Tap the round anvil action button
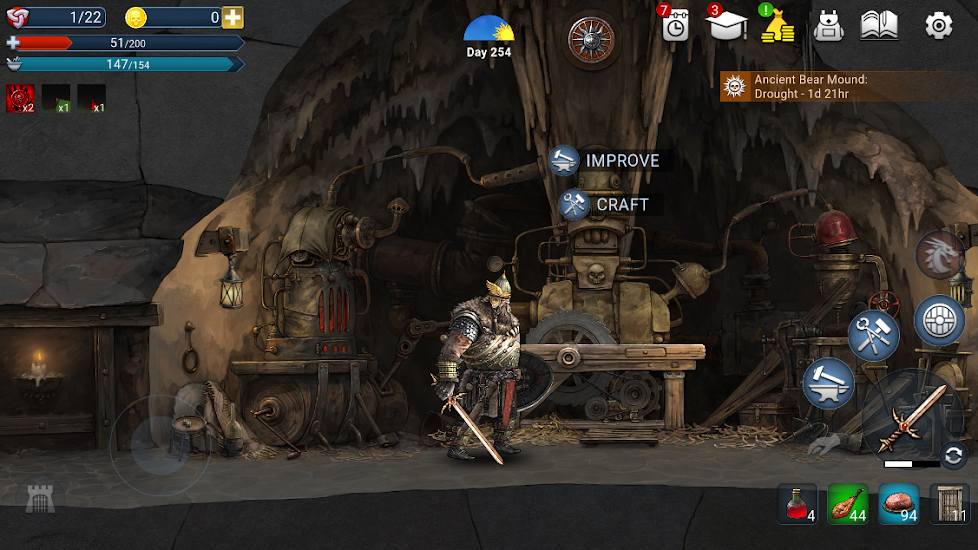This screenshot has height=550, width=978. (x=828, y=383)
